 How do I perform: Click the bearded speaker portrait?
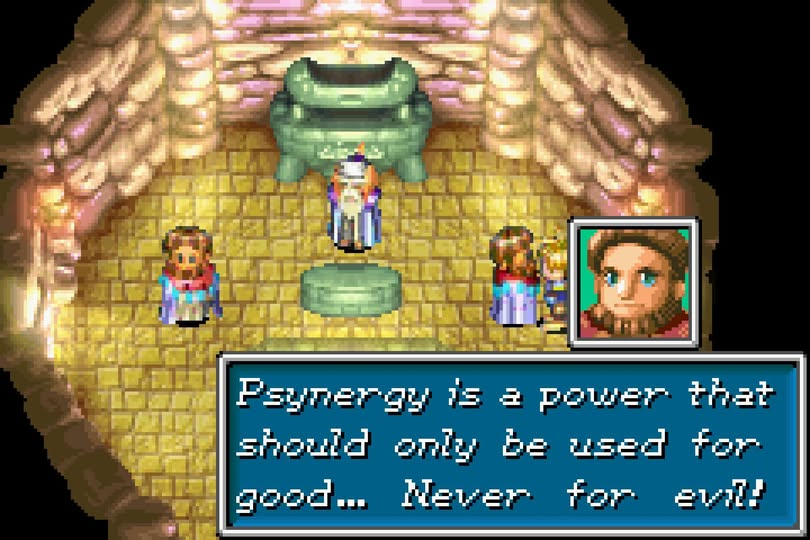(x=633, y=283)
